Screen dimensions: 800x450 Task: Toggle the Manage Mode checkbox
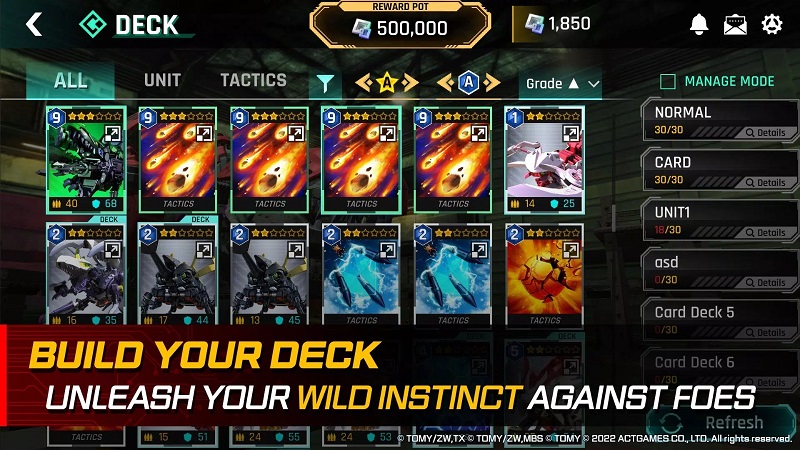(x=668, y=81)
